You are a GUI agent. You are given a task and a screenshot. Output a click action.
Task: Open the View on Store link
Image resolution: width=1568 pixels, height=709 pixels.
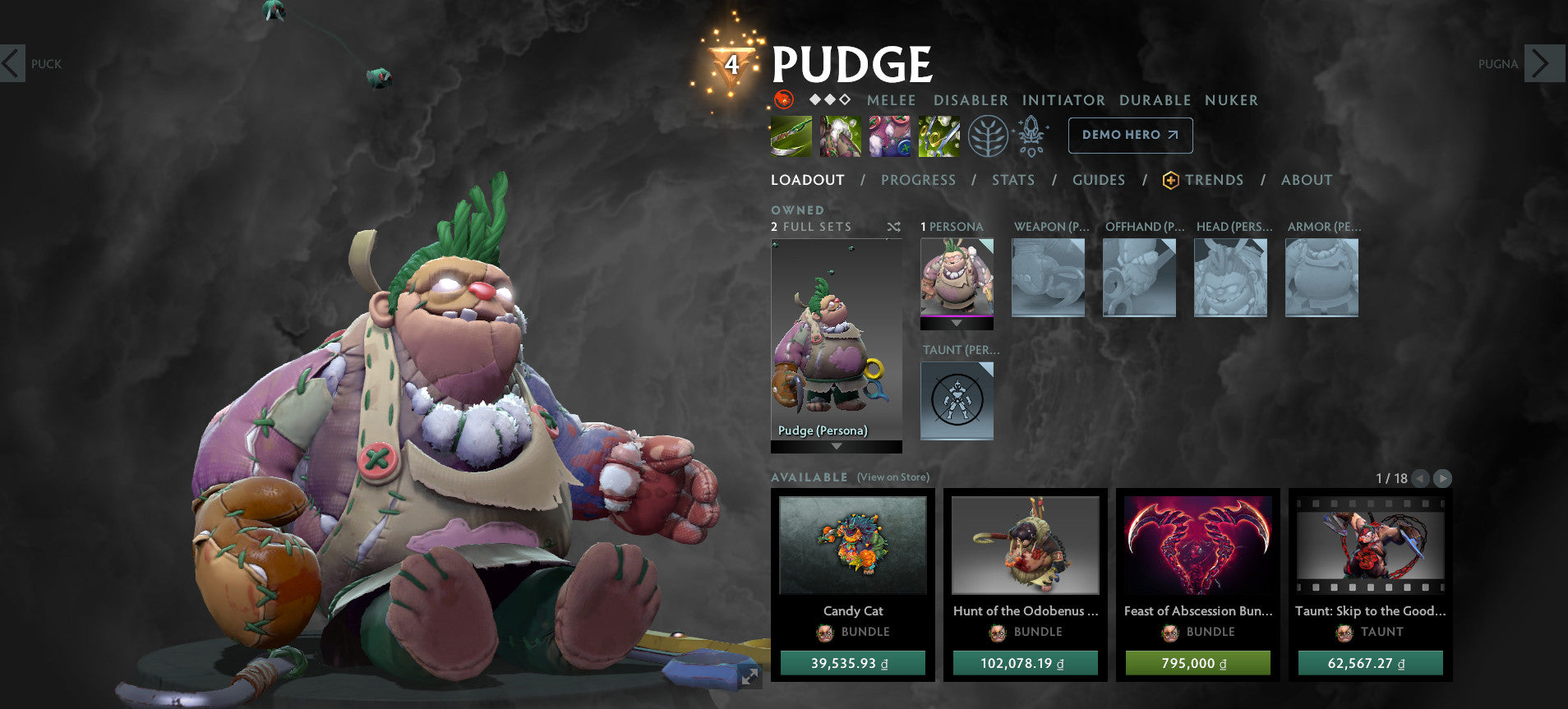[892, 477]
